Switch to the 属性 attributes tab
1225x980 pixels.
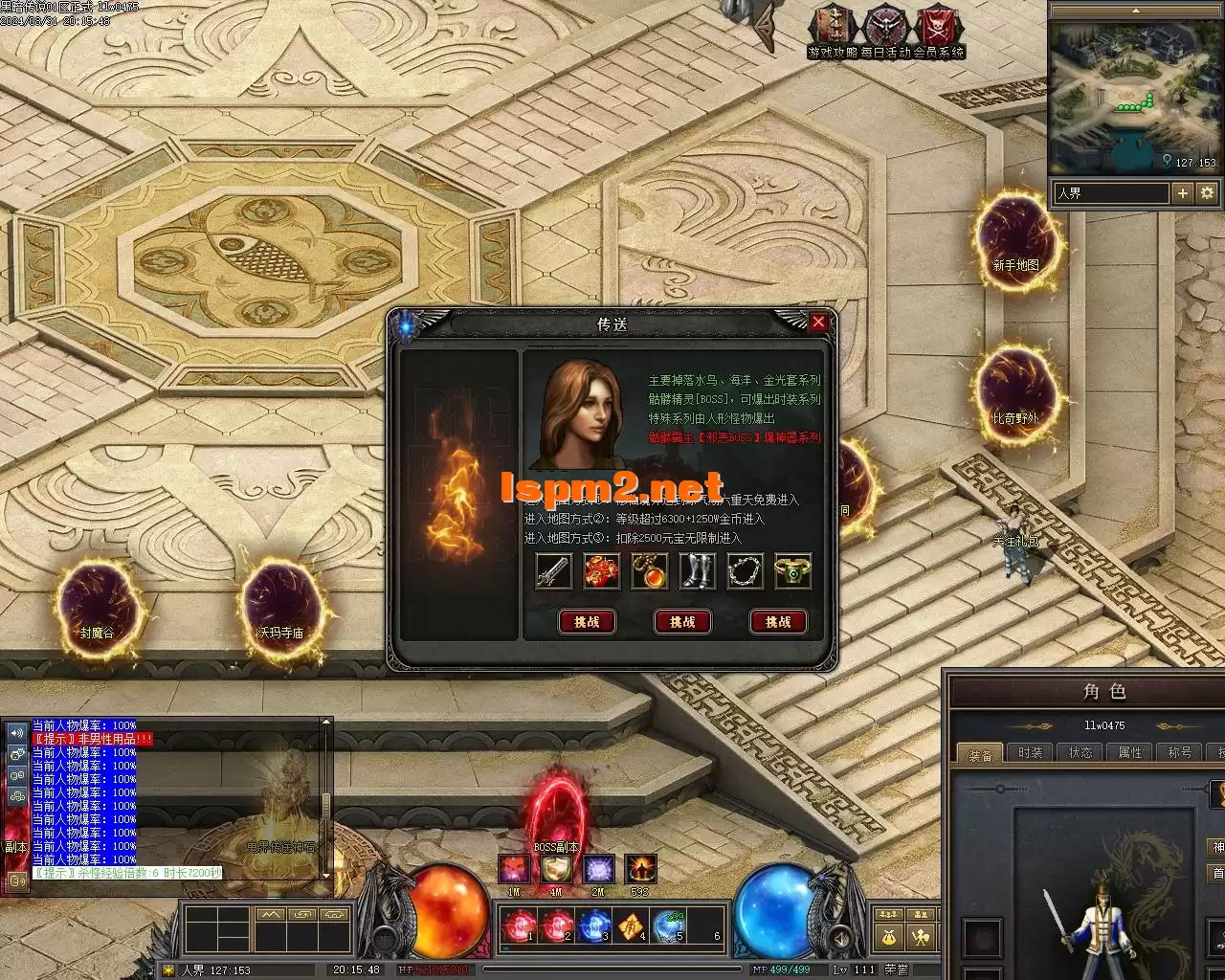click(x=1130, y=753)
